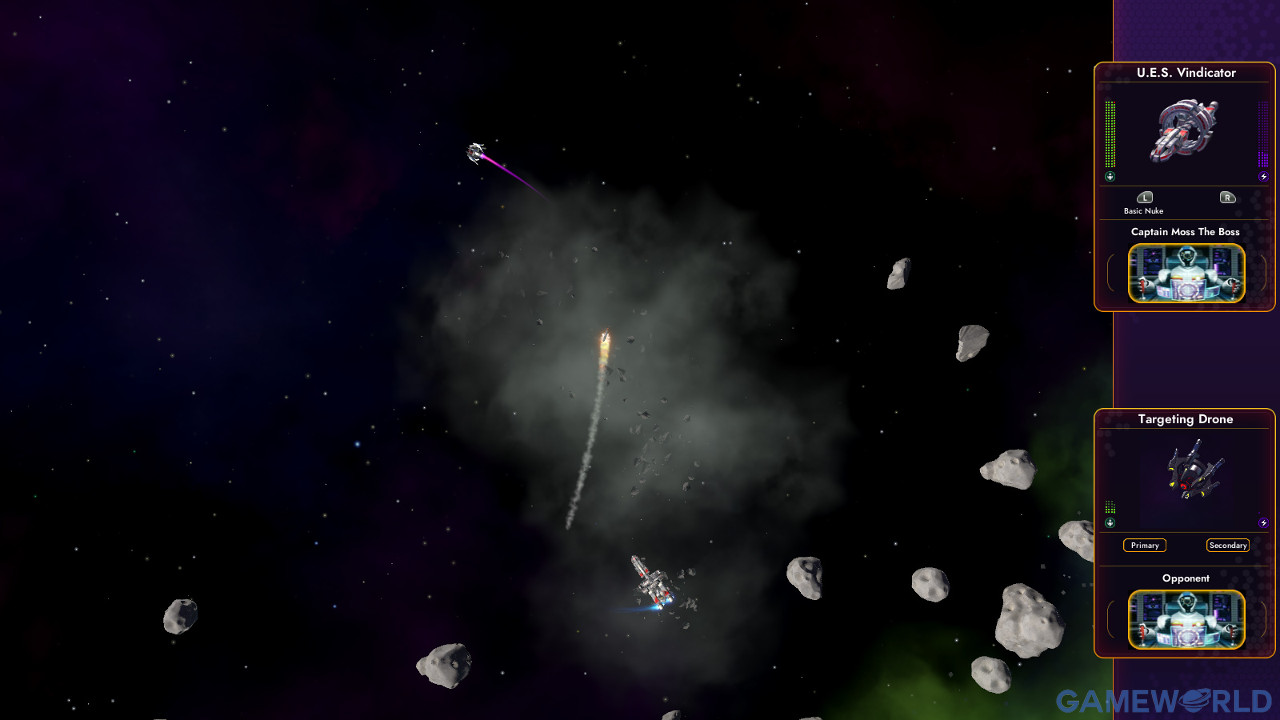Select the U.E.S. Vindicator panel header
Image resolution: width=1280 pixels, height=720 pixels.
1186,72
